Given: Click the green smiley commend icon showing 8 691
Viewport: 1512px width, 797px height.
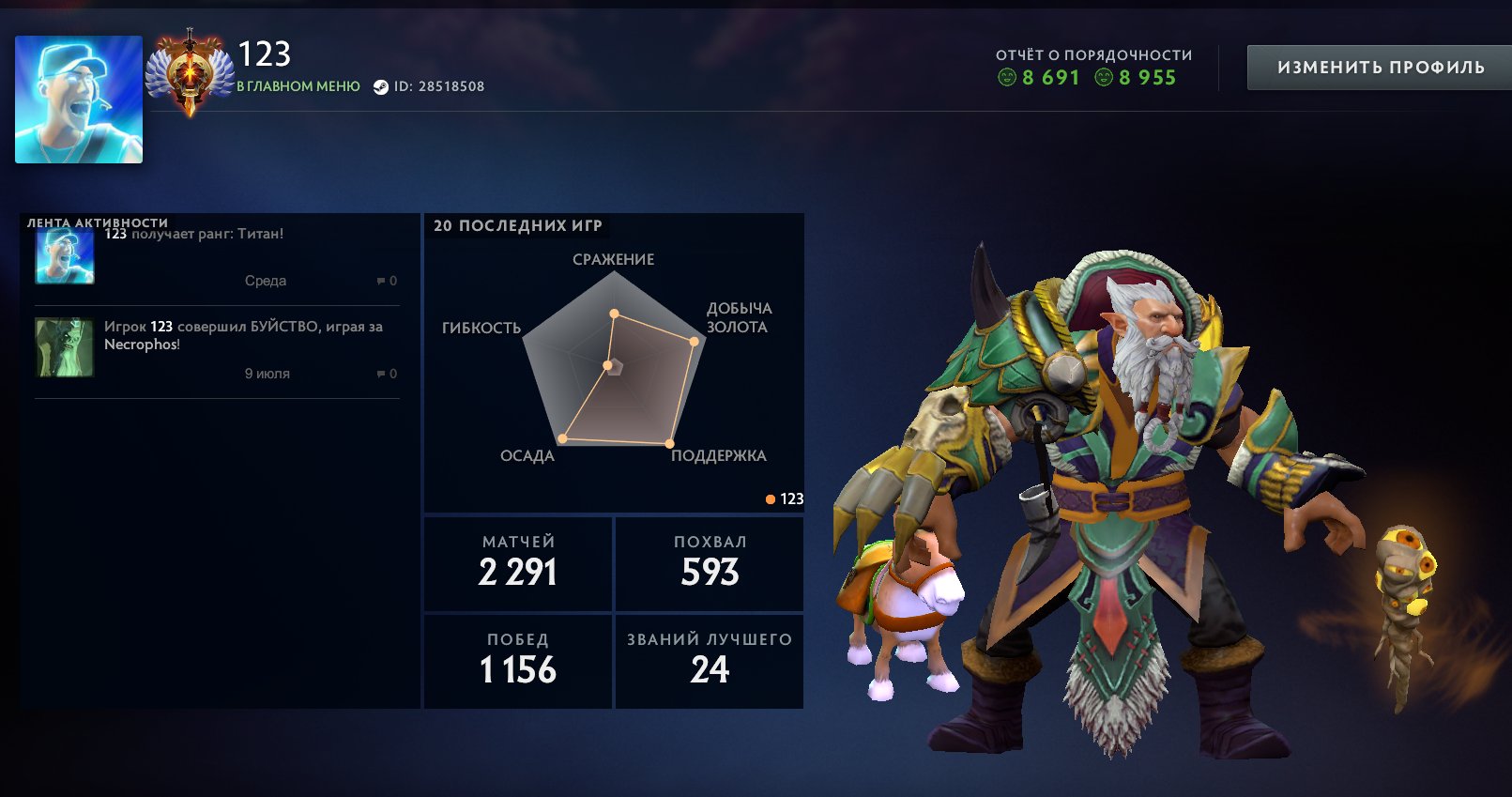Looking at the screenshot, I should click(x=1008, y=78).
